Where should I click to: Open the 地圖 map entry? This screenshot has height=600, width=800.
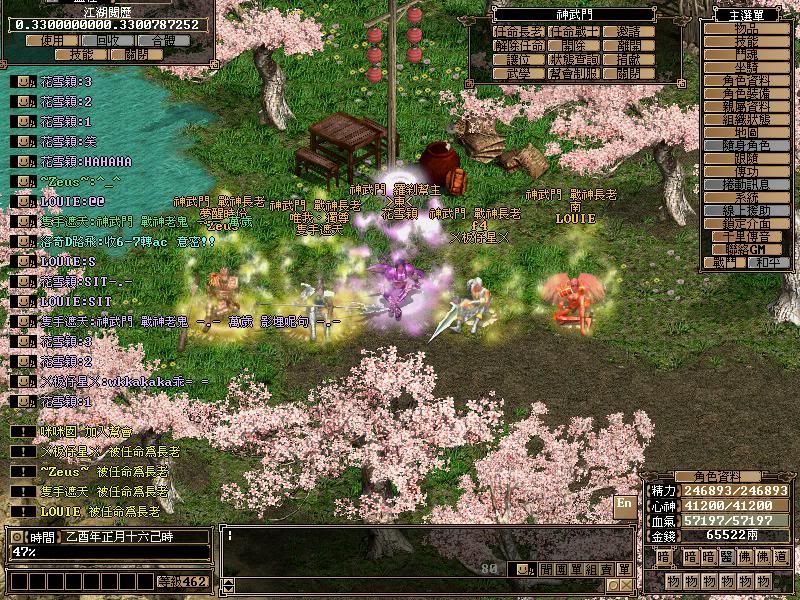click(746, 132)
